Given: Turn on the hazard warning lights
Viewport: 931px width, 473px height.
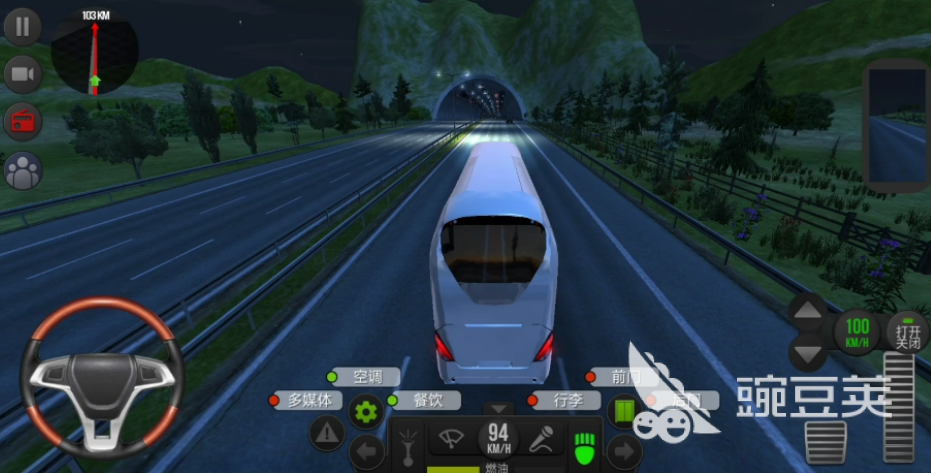Looking at the screenshot, I should (327, 433).
